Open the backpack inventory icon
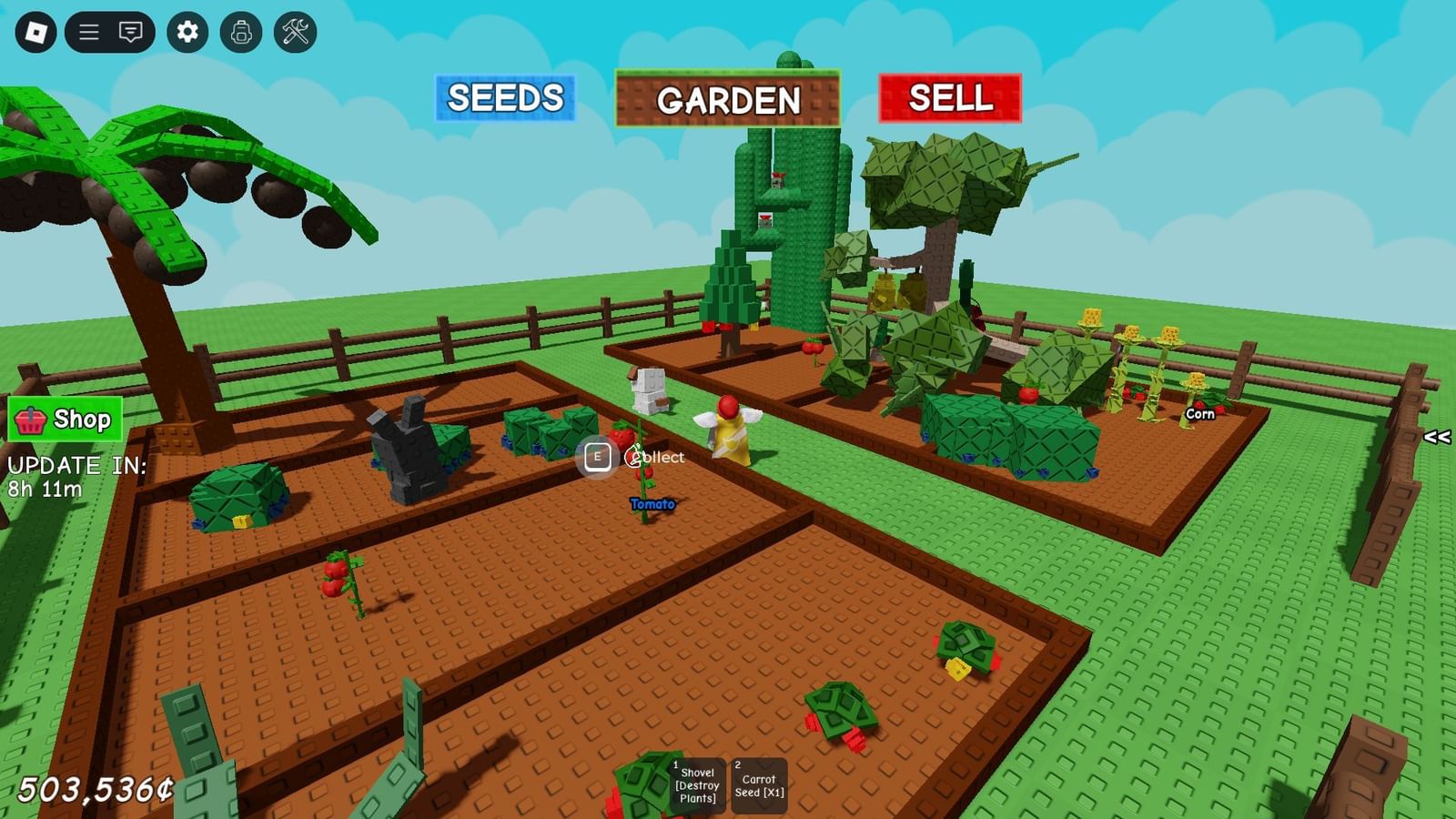The height and width of the screenshot is (819, 1456). coord(242,30)
